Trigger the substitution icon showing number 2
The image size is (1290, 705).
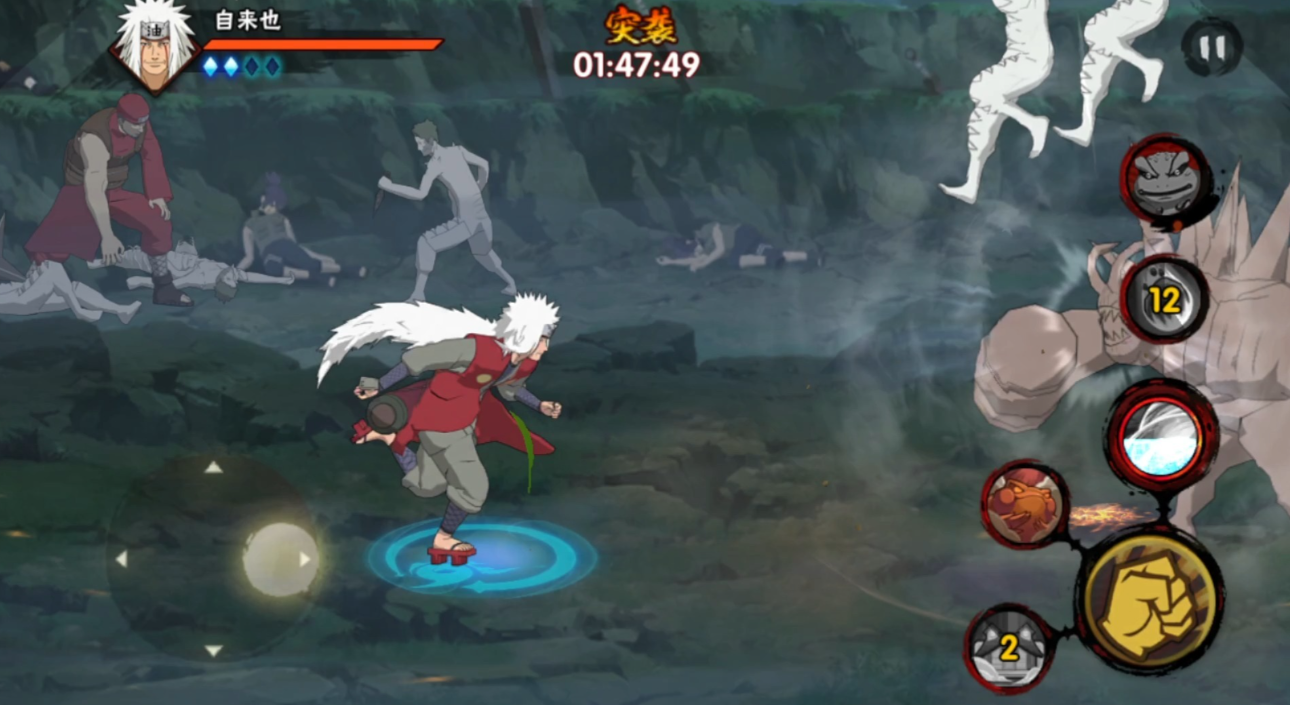coord(1009,648)
